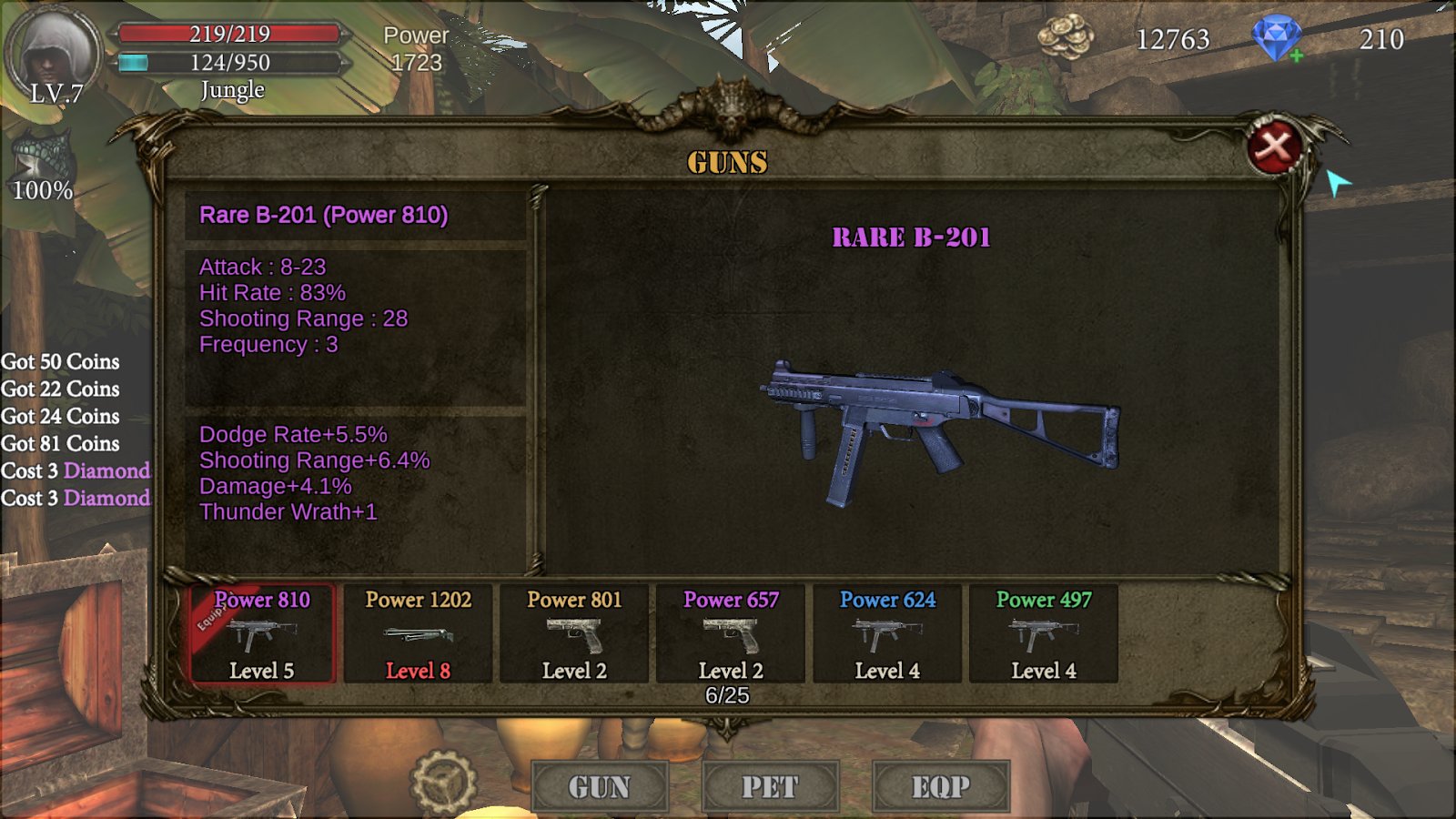Switch to the PET tab
This screenshot has width=1456, height=819.
(x=770, y=786)
